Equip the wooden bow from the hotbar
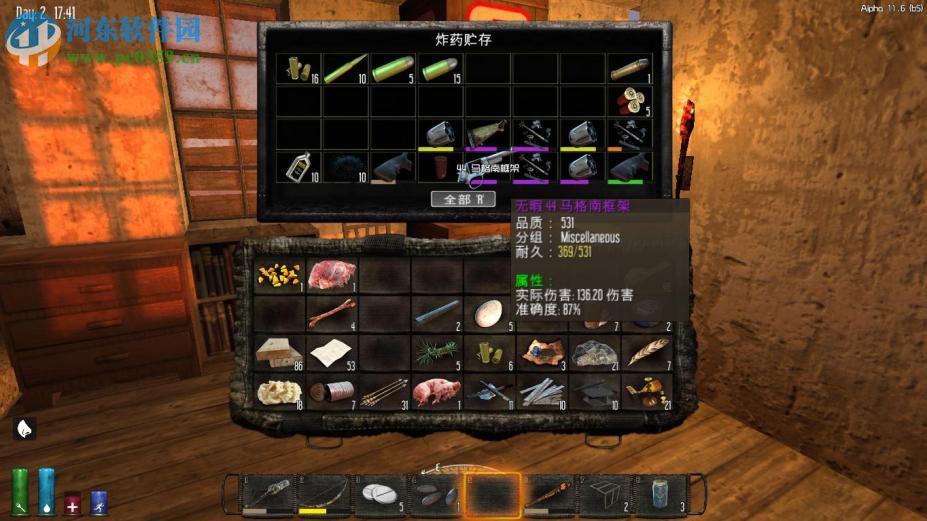The height and width of the screenshot is (521, 927). [x=325, y=494]
